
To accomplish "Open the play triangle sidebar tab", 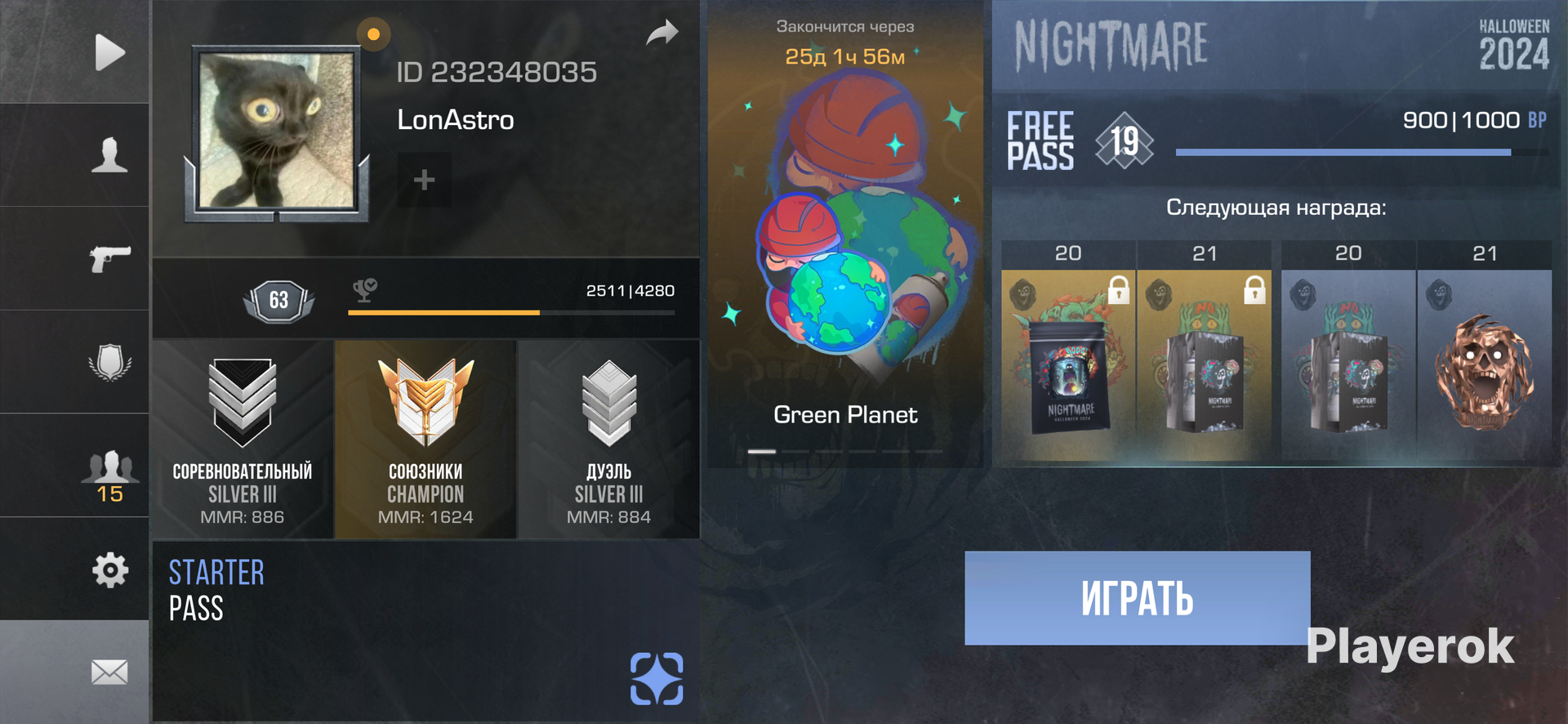I will tap(109, 52).
